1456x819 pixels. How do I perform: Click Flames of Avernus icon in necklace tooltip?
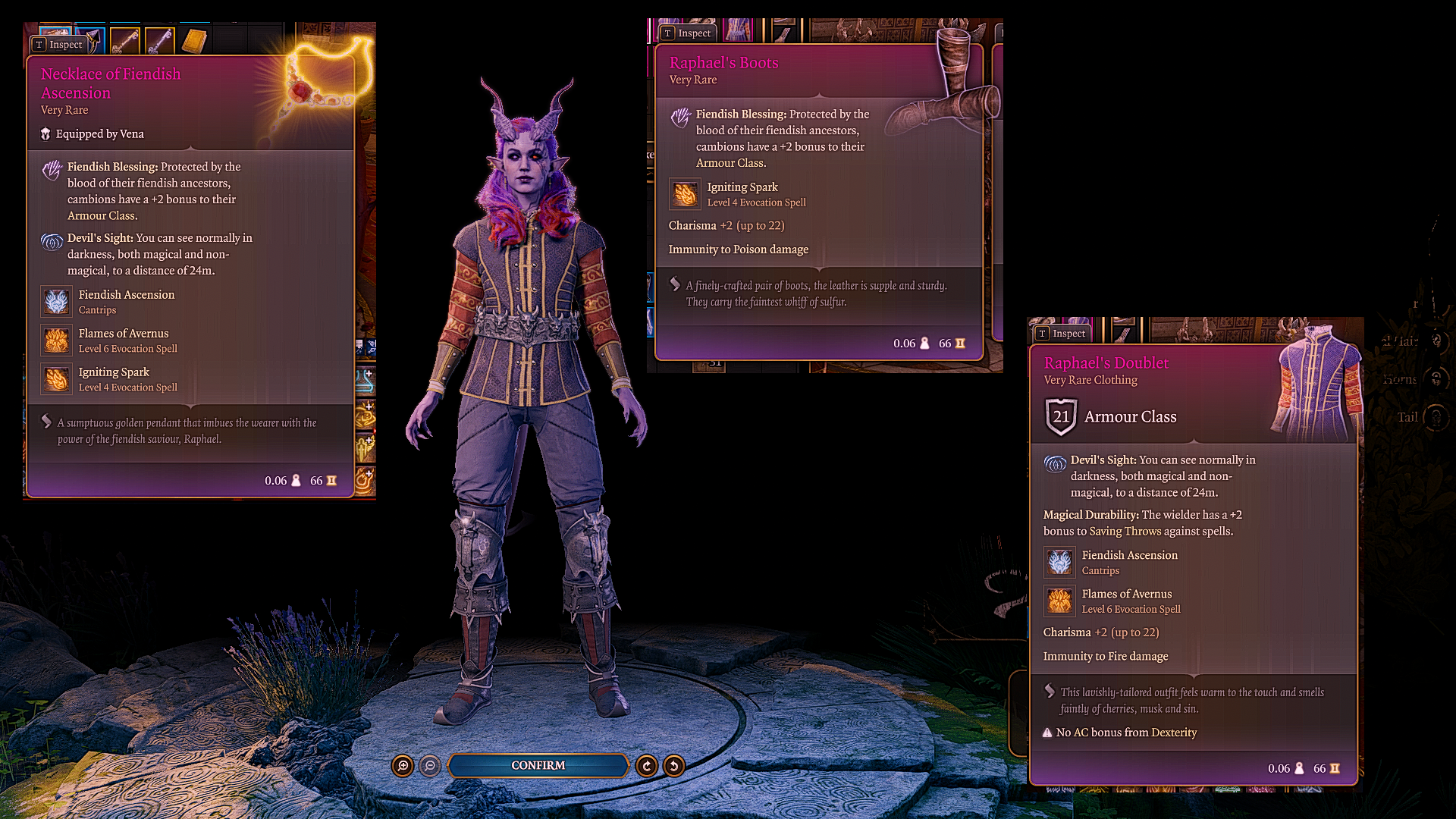[57, 340]
